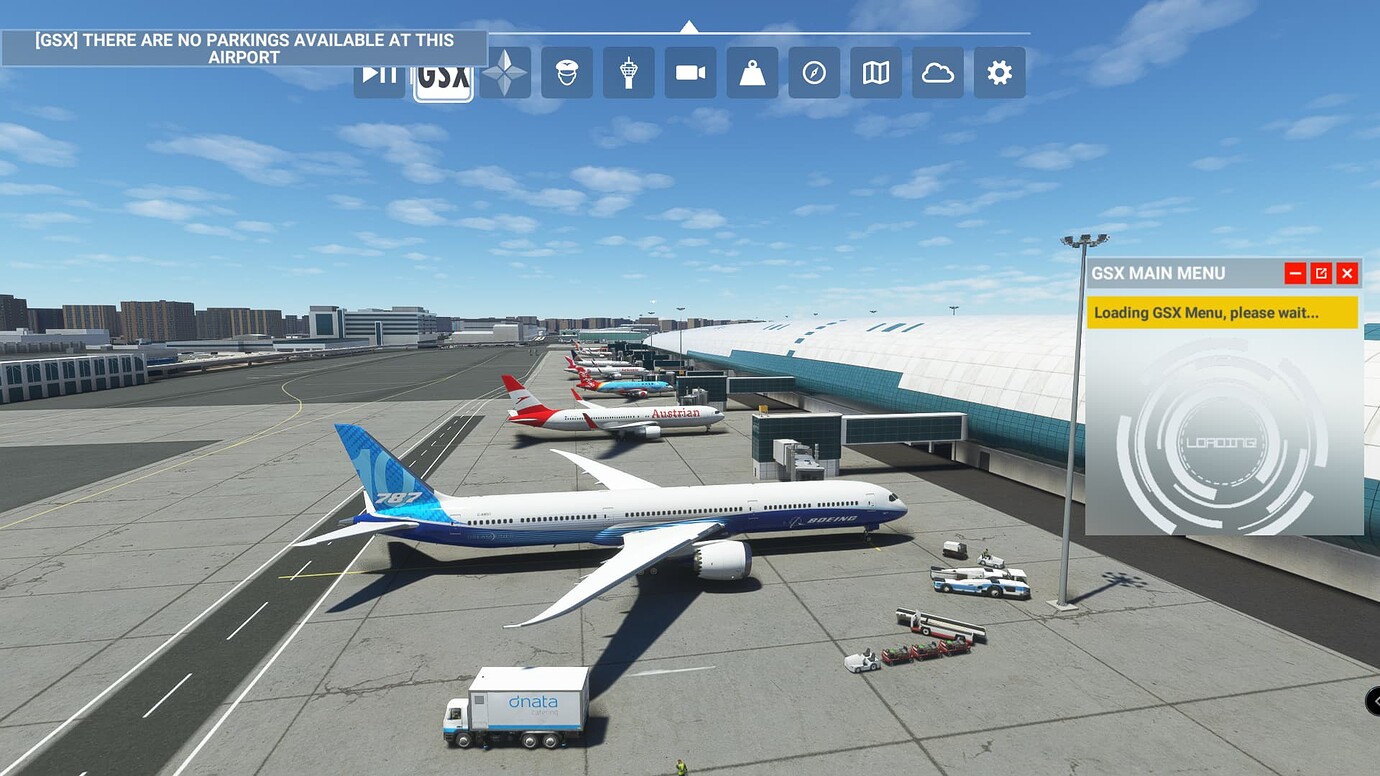Click the pilot cap assistance icon

565,72
